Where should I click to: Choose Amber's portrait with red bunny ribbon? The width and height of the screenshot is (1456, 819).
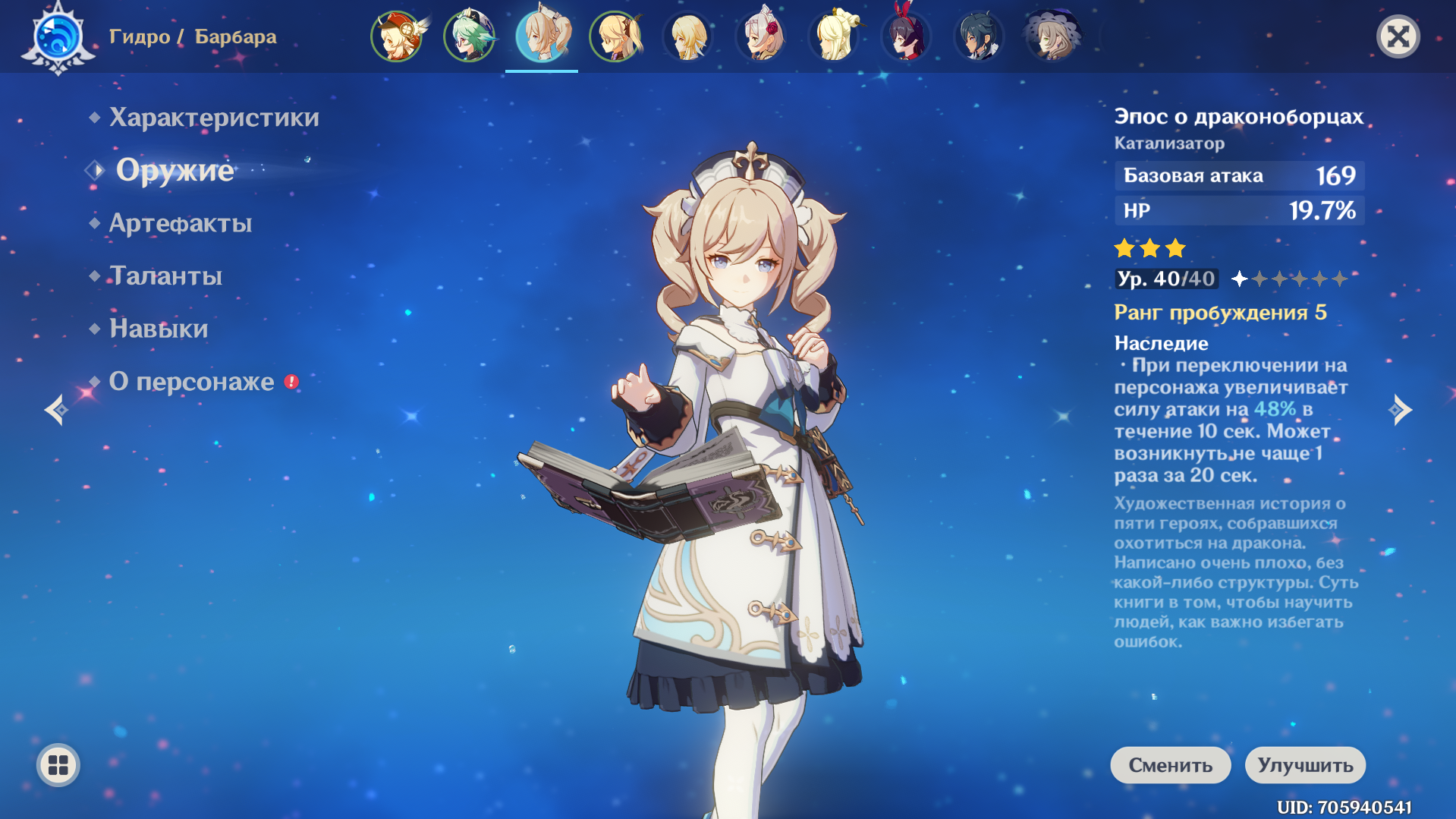tap(906, 36)
